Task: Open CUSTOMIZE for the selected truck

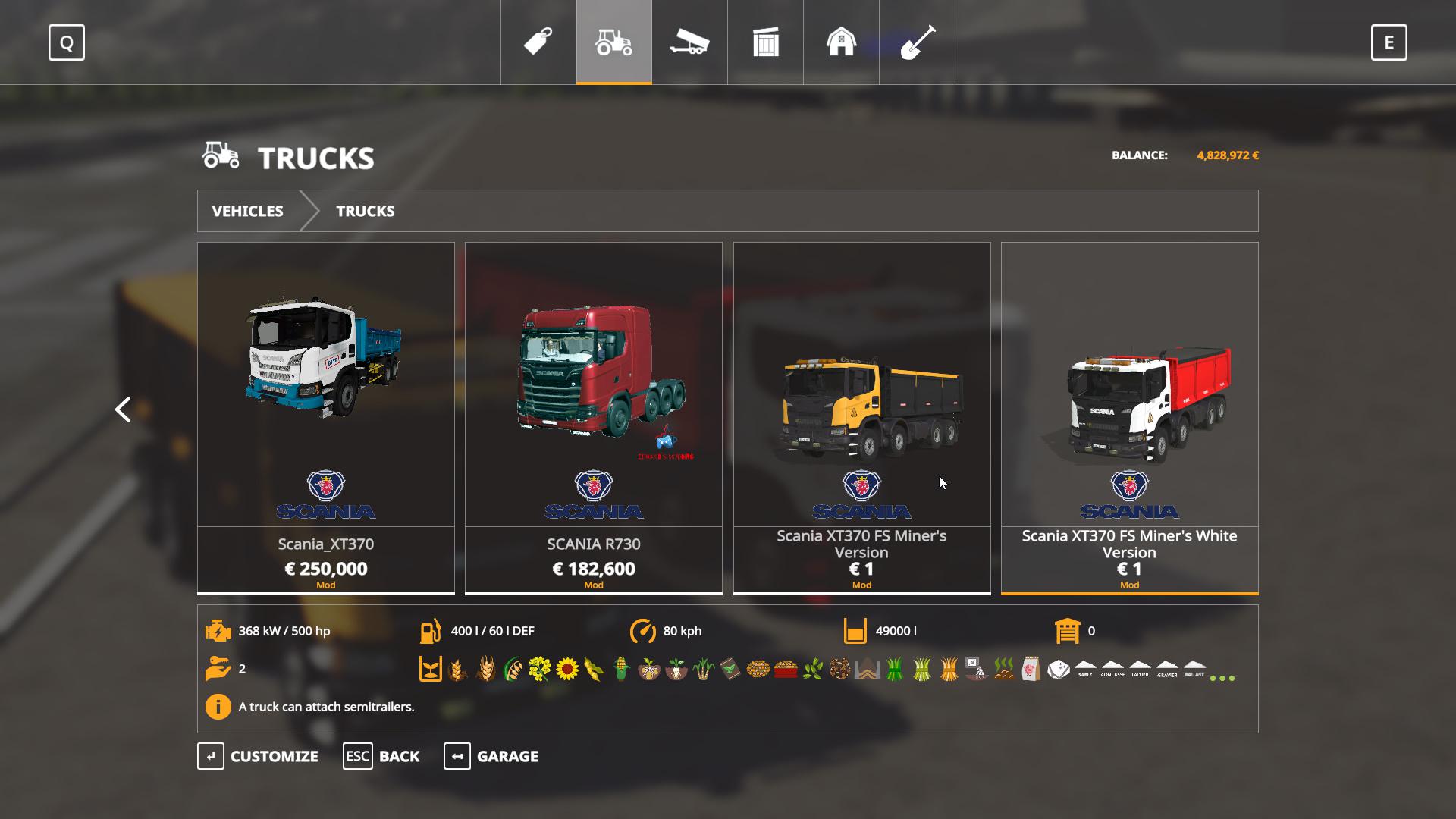Action: tap(258, 756)
